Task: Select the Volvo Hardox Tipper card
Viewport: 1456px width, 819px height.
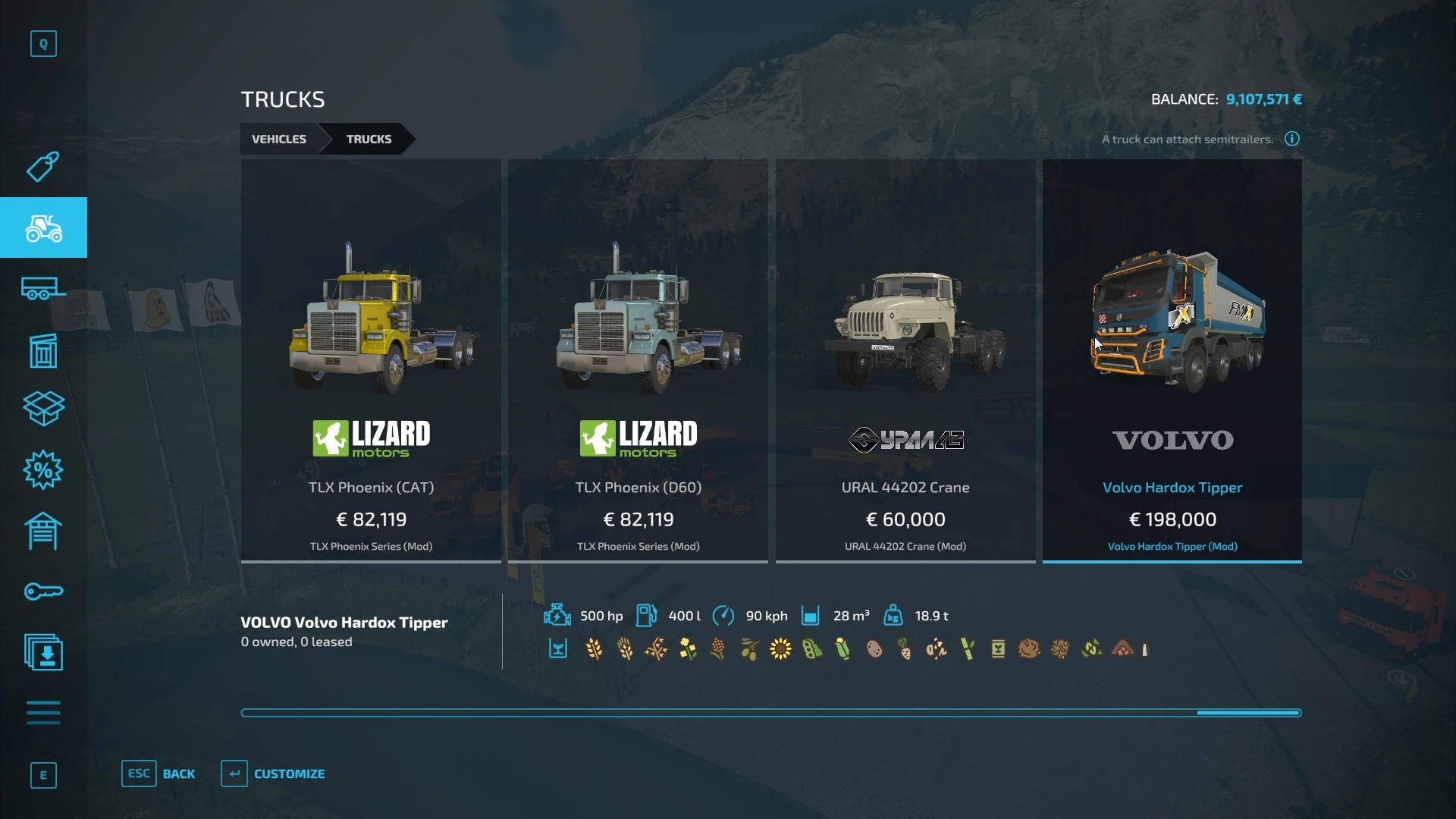Action: pyautogui.click(x=1172, y=360)
